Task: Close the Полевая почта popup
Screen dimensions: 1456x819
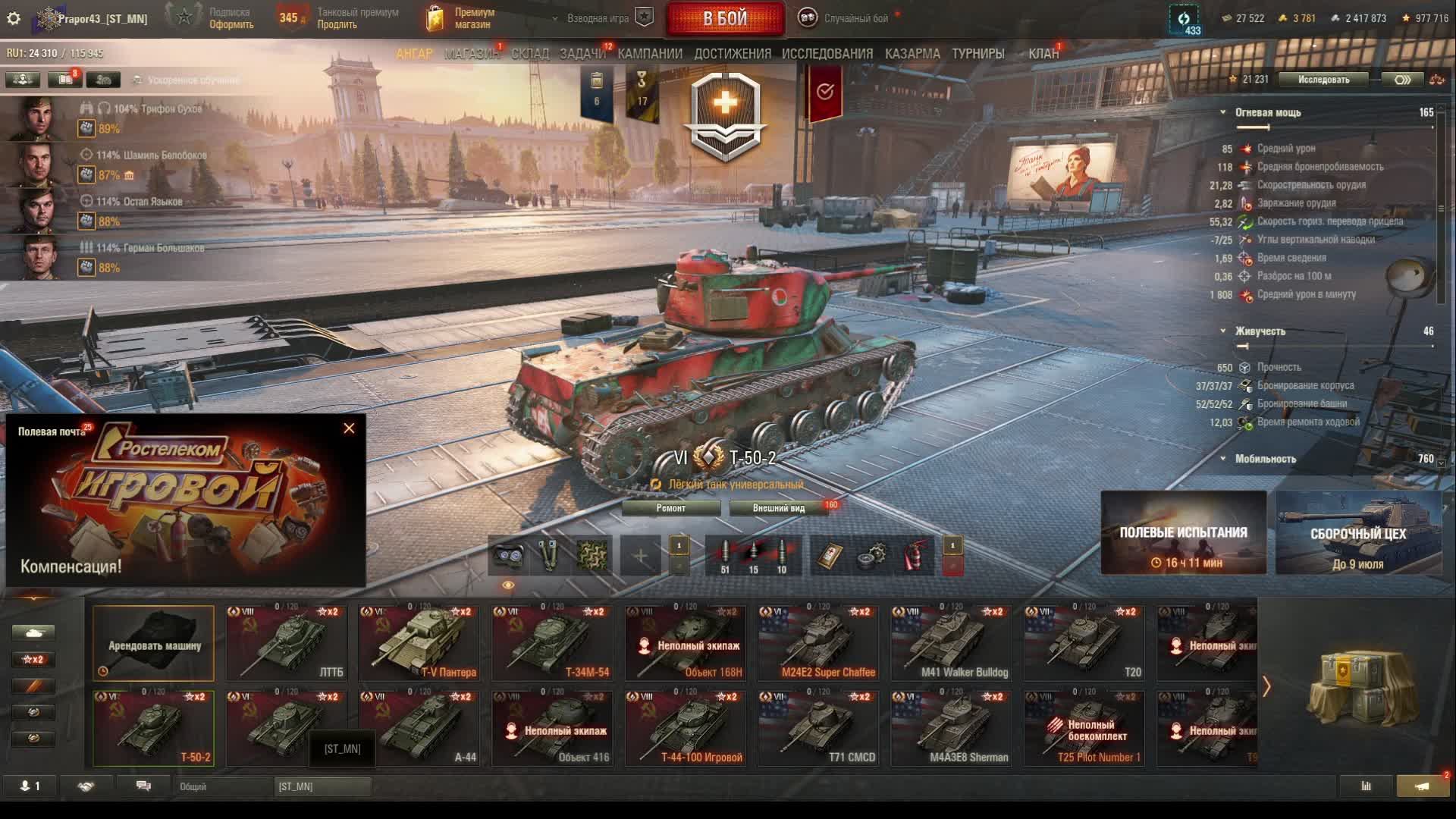Action: coord(349,428)
